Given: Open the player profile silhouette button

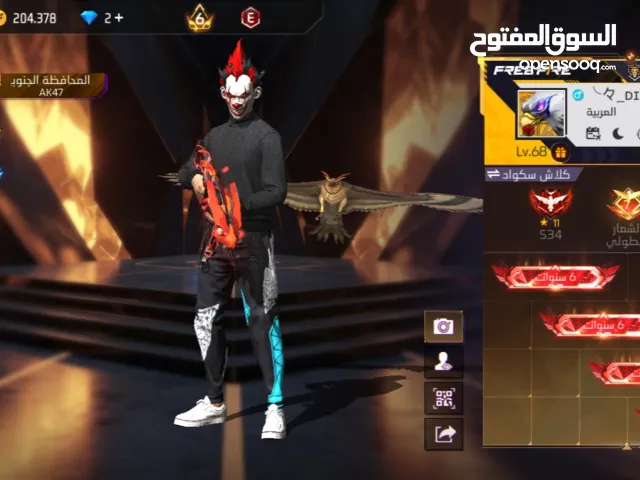Looking at the screenshot, I should (x=444, y=362).
